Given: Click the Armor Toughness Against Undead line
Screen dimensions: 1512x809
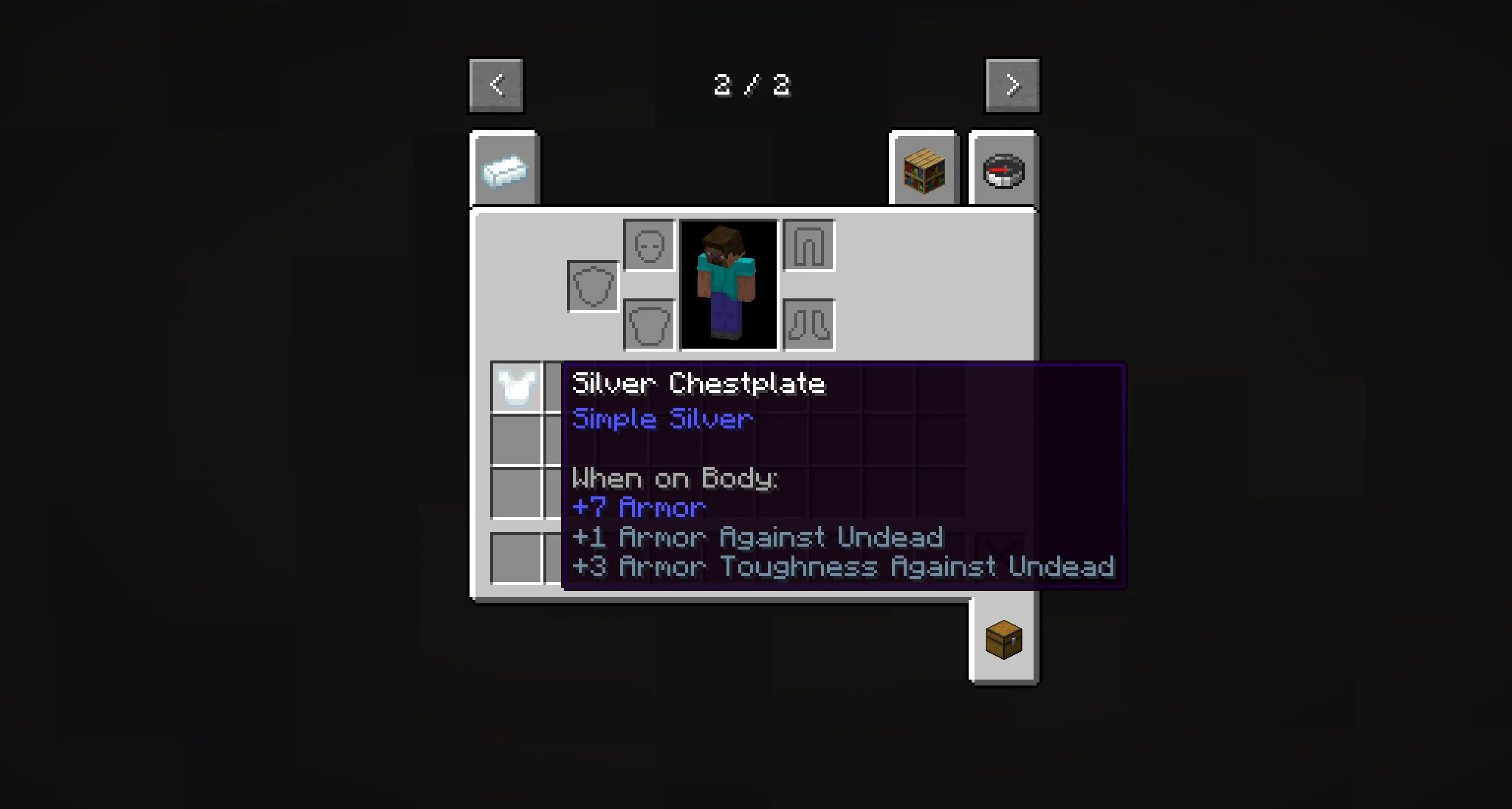Looking at the screenshot, I should point(843,567).
